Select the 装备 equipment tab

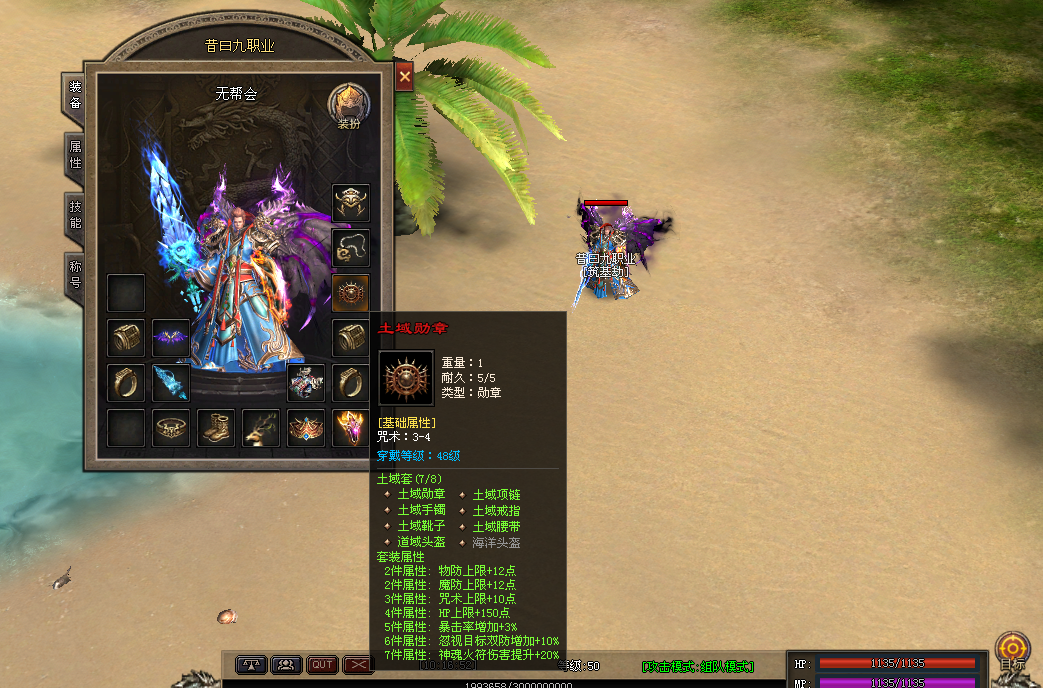click(75, 95)
